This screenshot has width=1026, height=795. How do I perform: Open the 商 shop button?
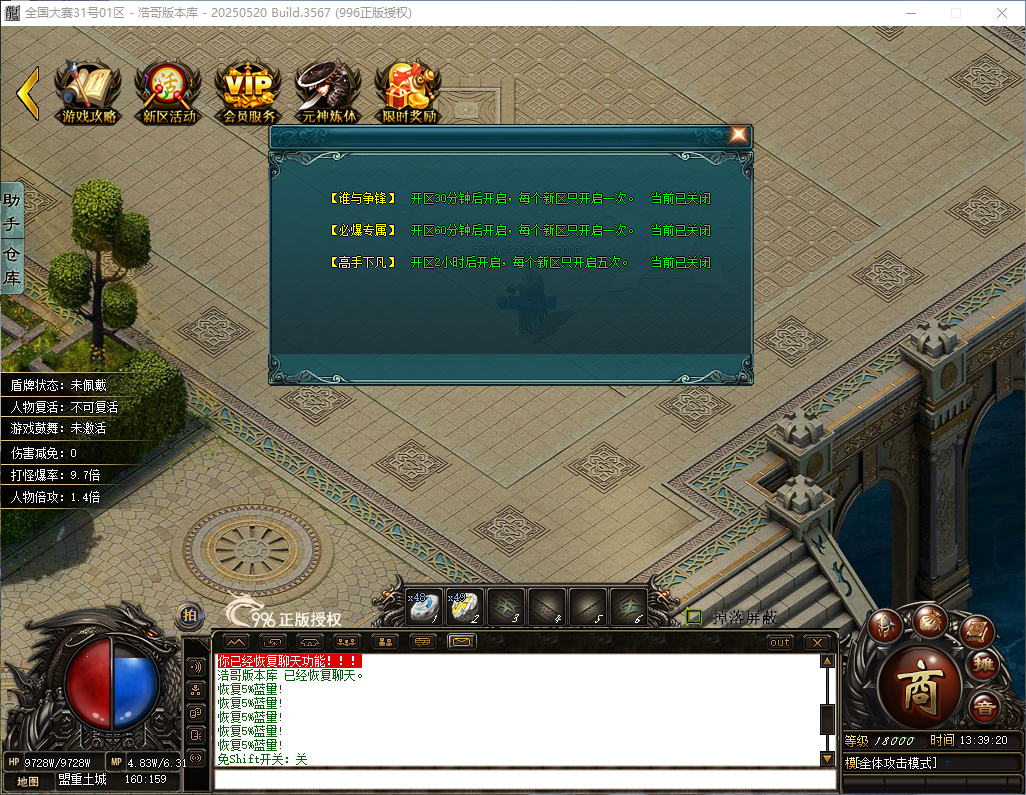919,687
